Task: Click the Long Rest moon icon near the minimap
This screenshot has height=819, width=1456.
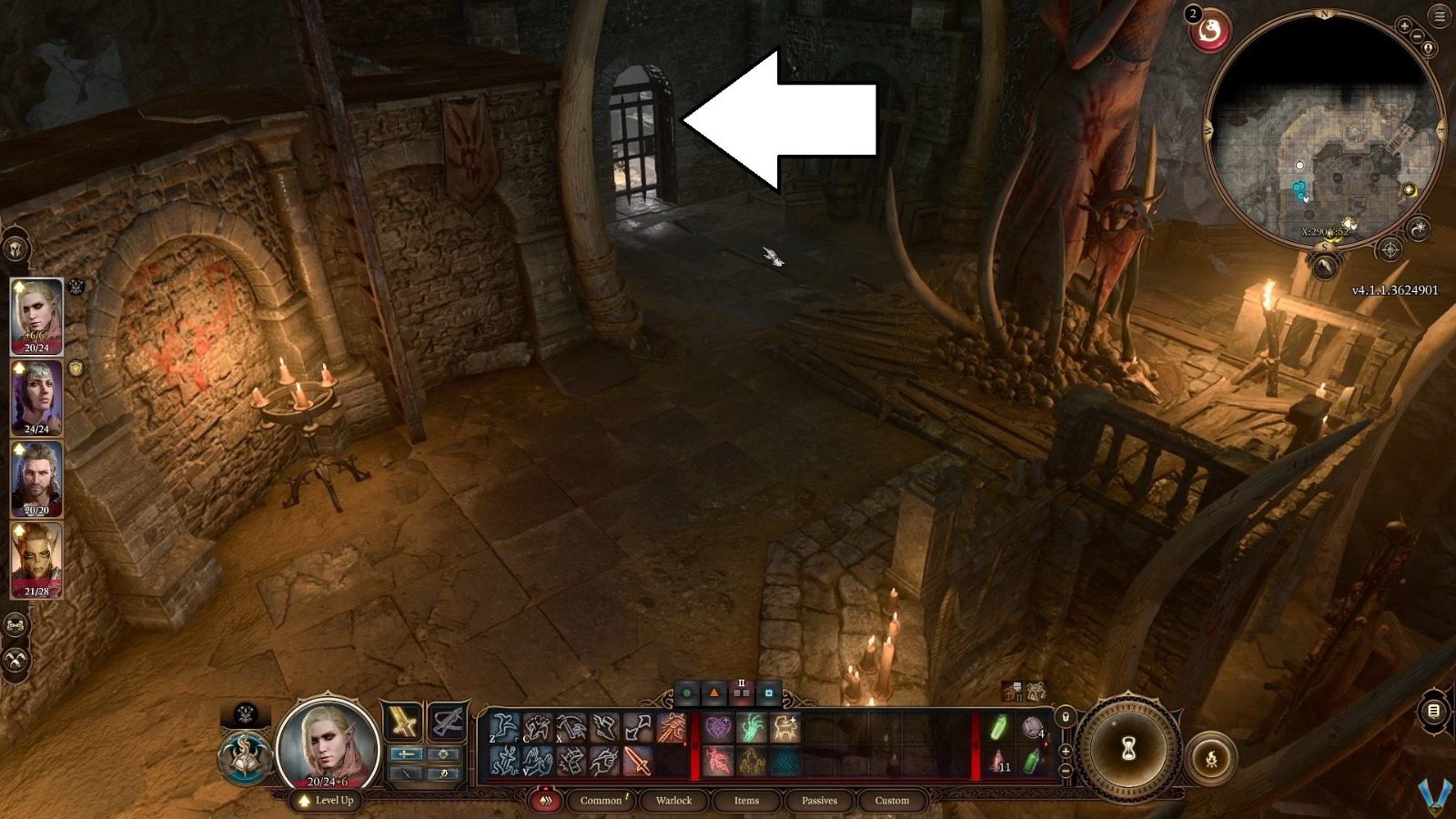Action: coord(1420,227)
